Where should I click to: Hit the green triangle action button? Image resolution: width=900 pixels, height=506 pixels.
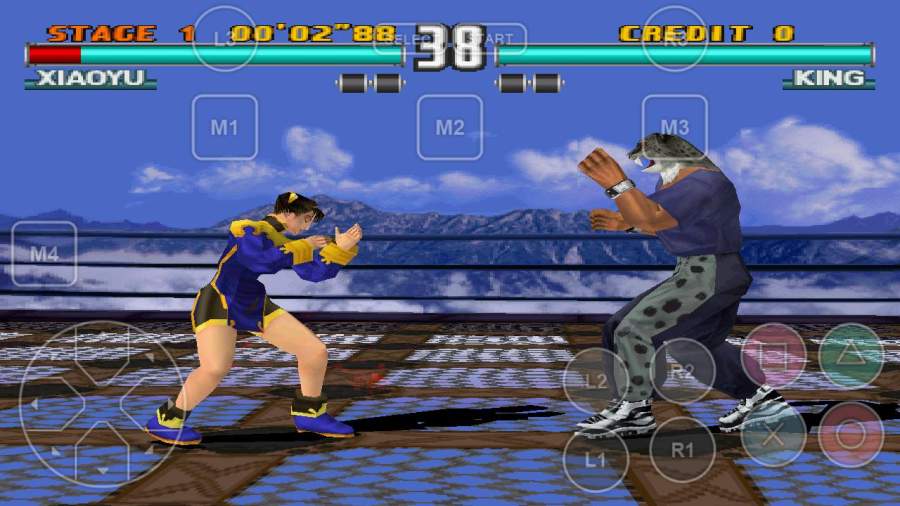pyautogui.click(x=851, y=356)
